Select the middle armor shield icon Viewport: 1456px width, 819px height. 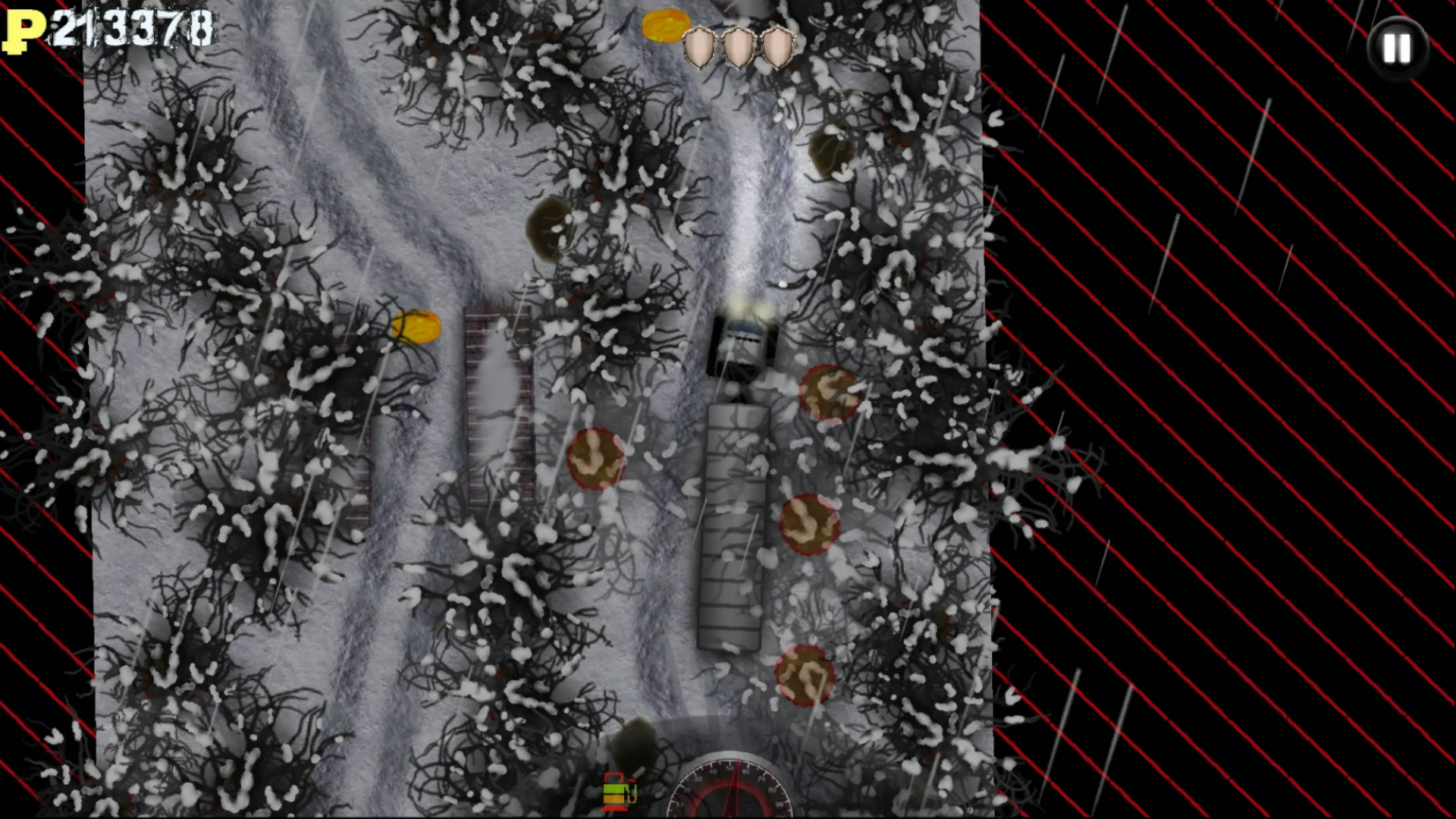click(x=737, y=48)
